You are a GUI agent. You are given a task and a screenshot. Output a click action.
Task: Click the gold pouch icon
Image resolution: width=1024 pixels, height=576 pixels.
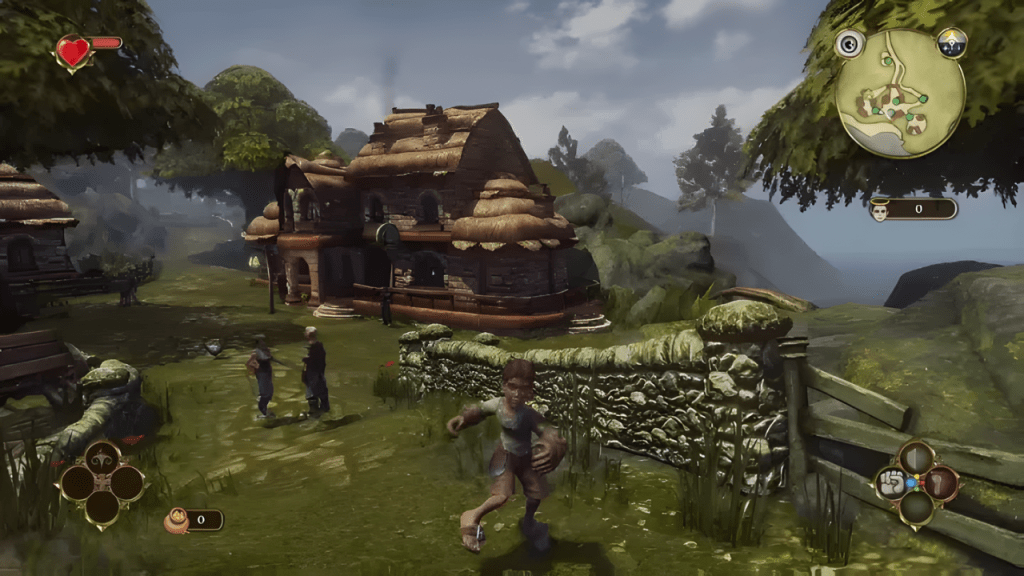click(176, 520)
